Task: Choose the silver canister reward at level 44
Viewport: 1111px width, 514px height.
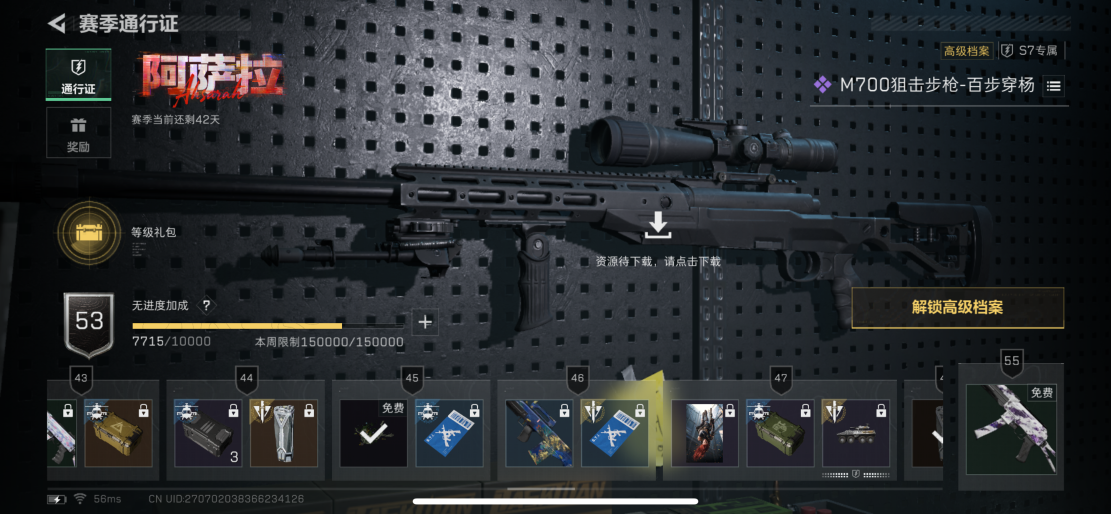Action: (283, 434)
